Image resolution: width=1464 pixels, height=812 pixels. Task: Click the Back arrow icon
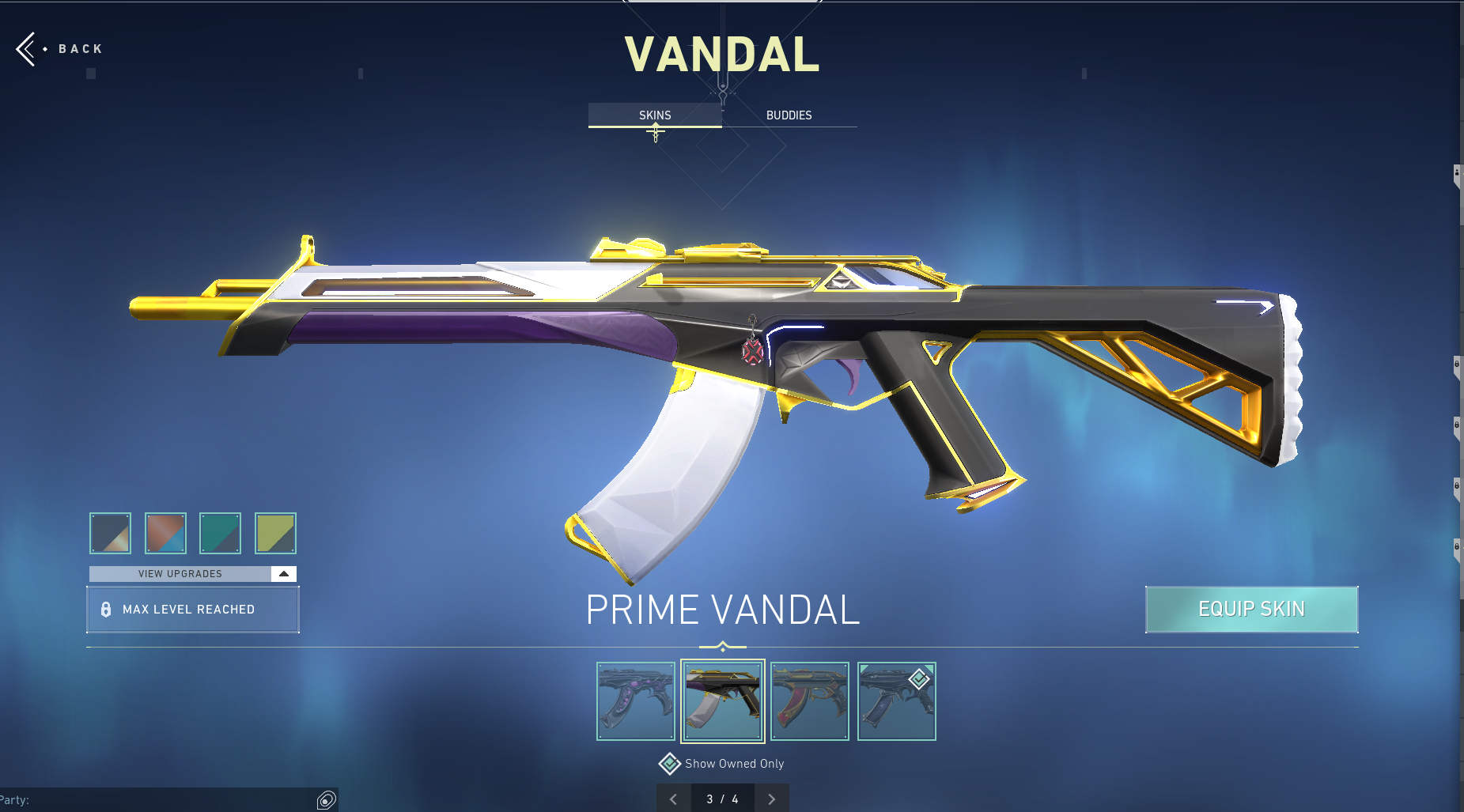coord(25,48)
